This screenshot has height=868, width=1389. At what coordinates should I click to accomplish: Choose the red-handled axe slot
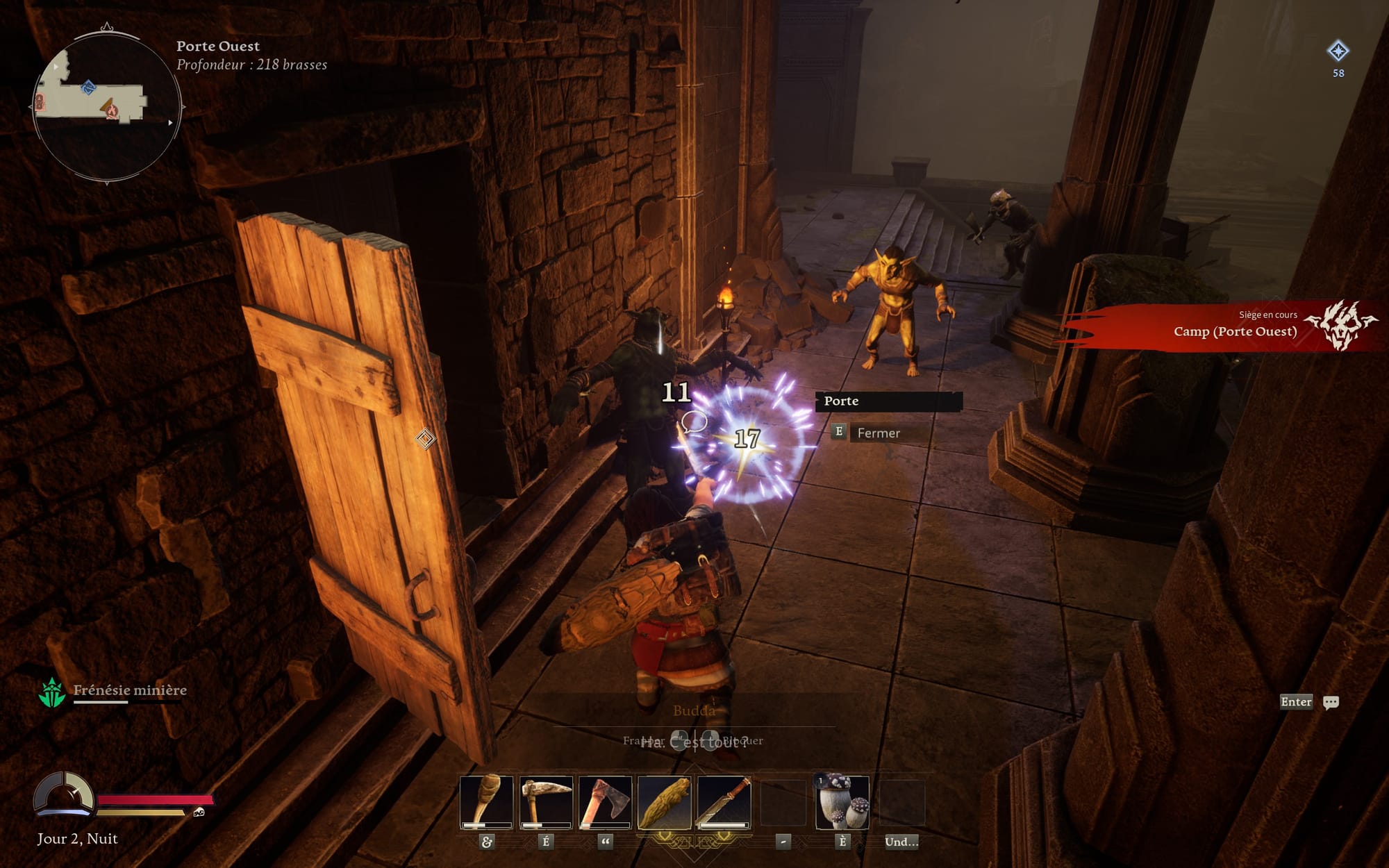click(605, 803)
